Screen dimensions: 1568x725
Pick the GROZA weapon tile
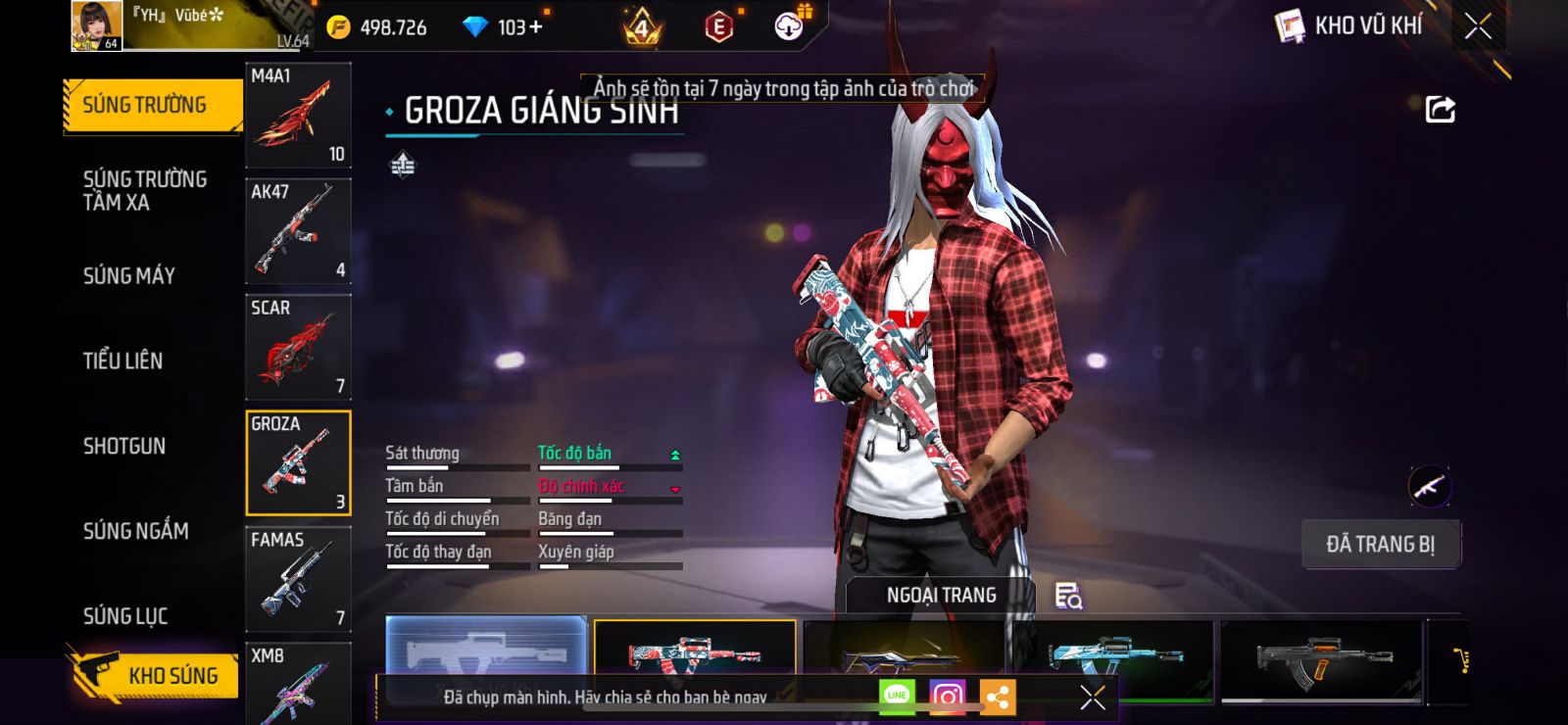coord(298,462)
